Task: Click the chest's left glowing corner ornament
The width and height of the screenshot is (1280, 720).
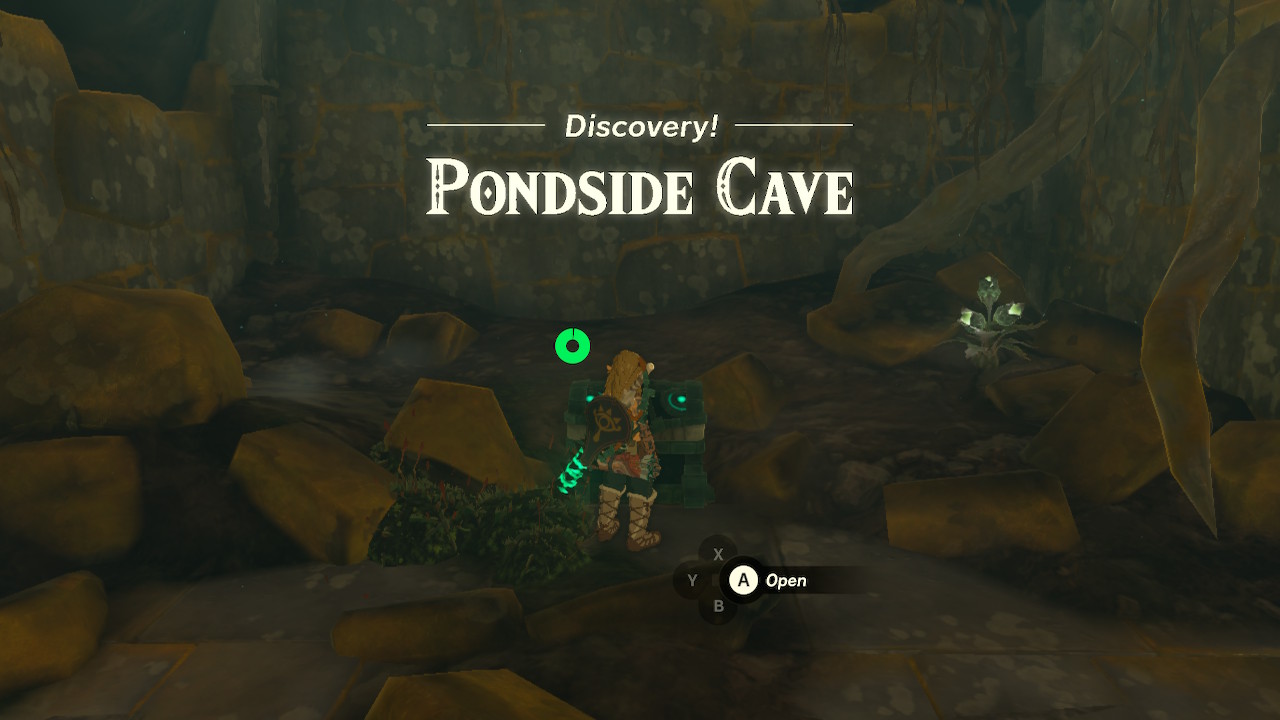Action: click(x=590, y=397)
